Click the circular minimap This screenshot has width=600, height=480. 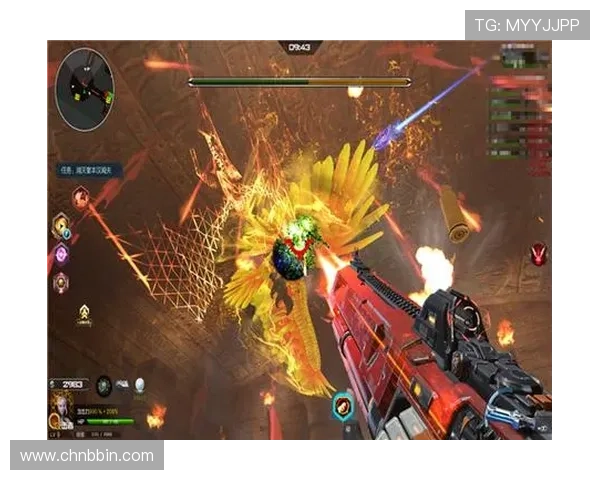(x=84, y=90)
